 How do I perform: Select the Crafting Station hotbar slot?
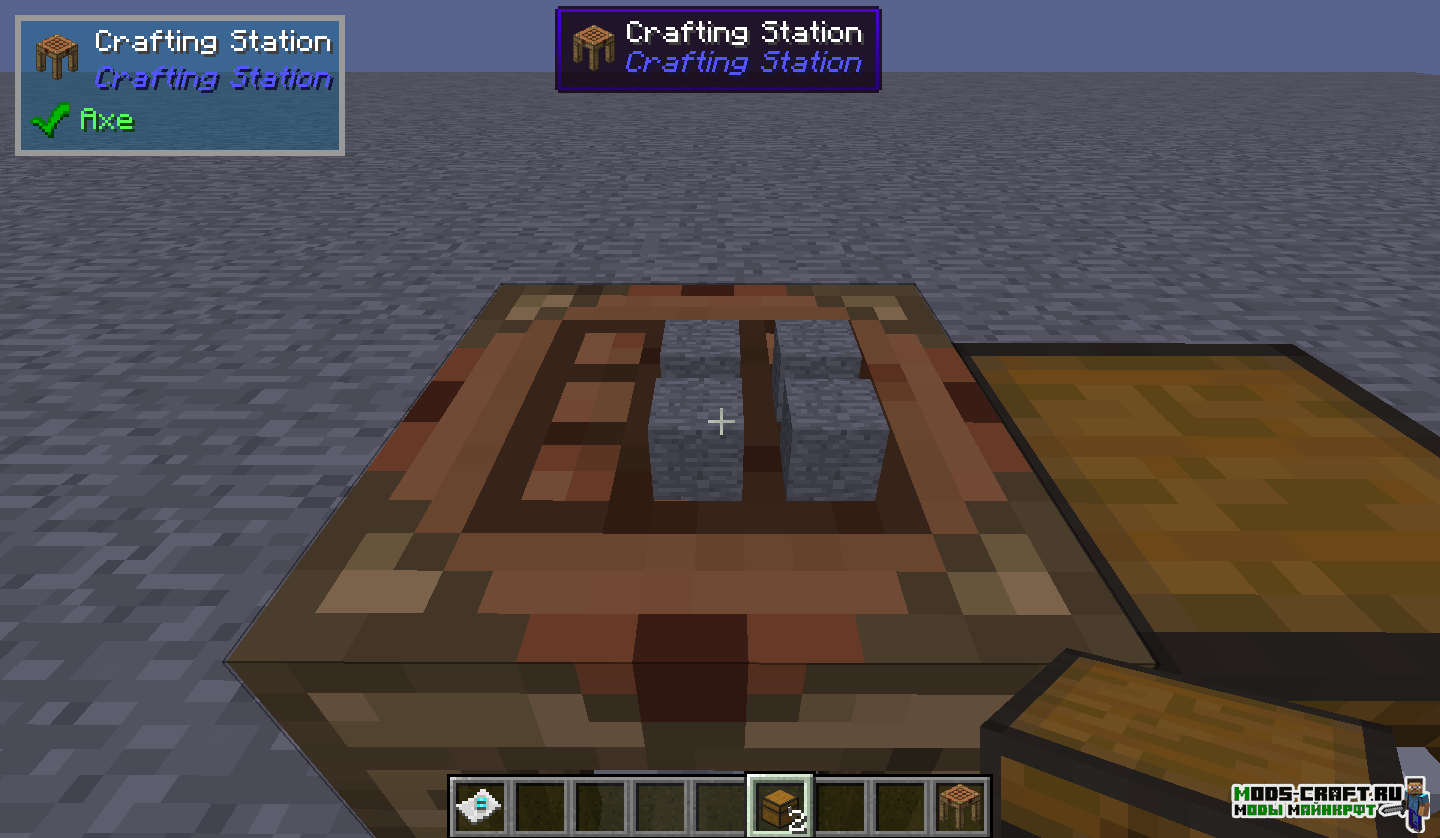click(961, 805)
